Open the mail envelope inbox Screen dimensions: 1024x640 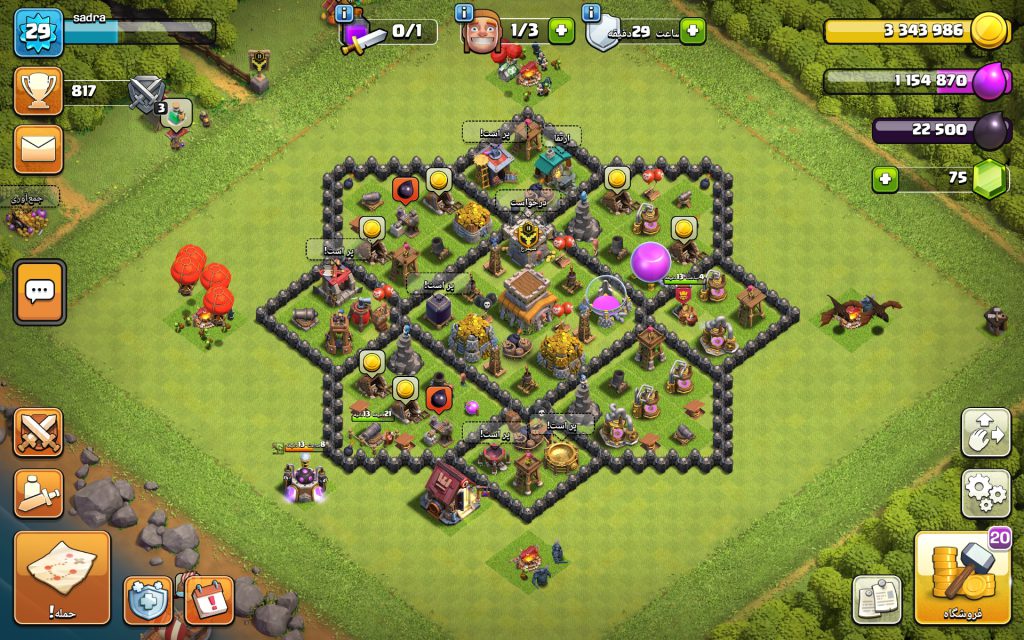pyautogui.click(x=38, y=149)
